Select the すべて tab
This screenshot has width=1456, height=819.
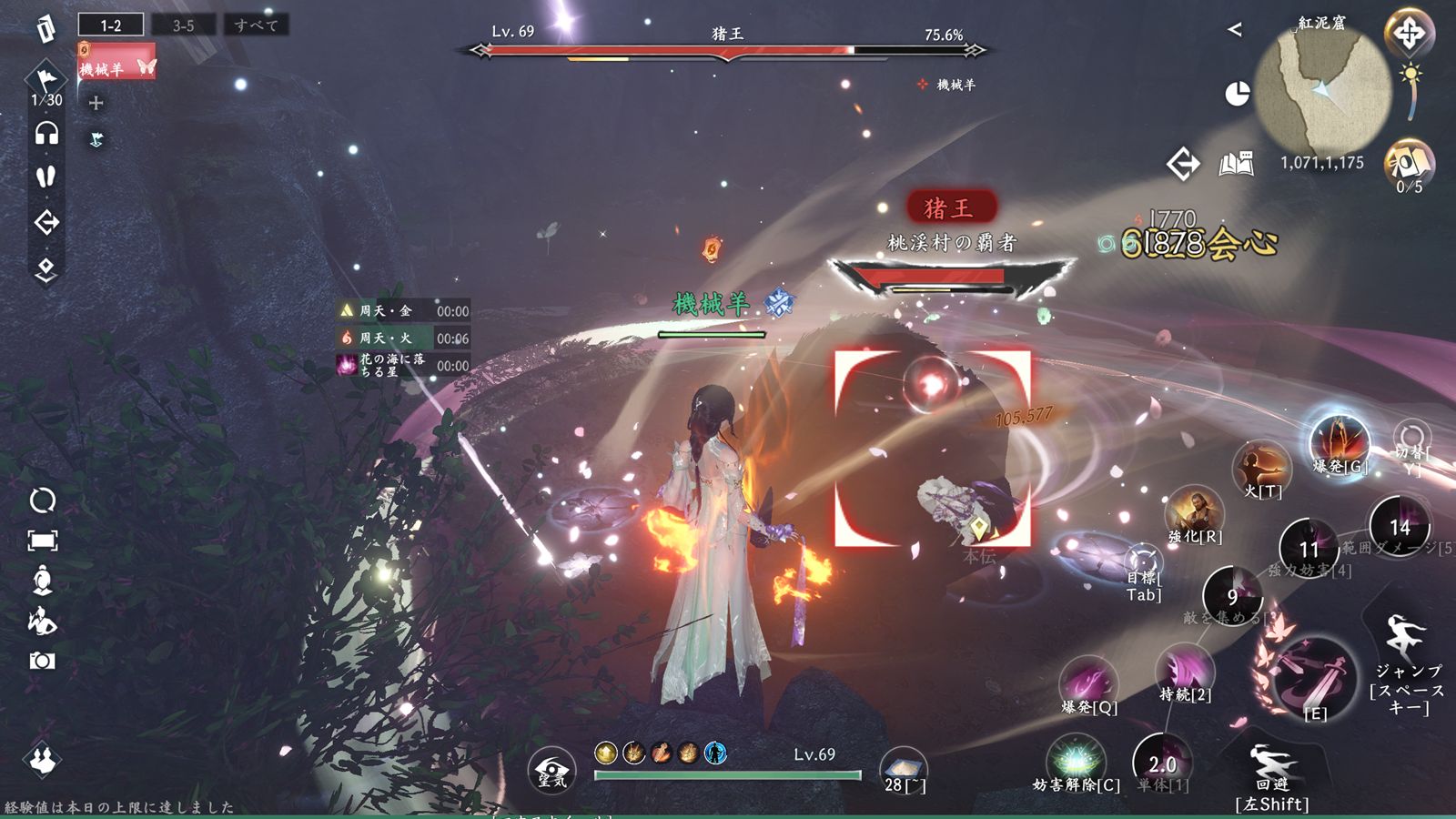tap(256, 25)
